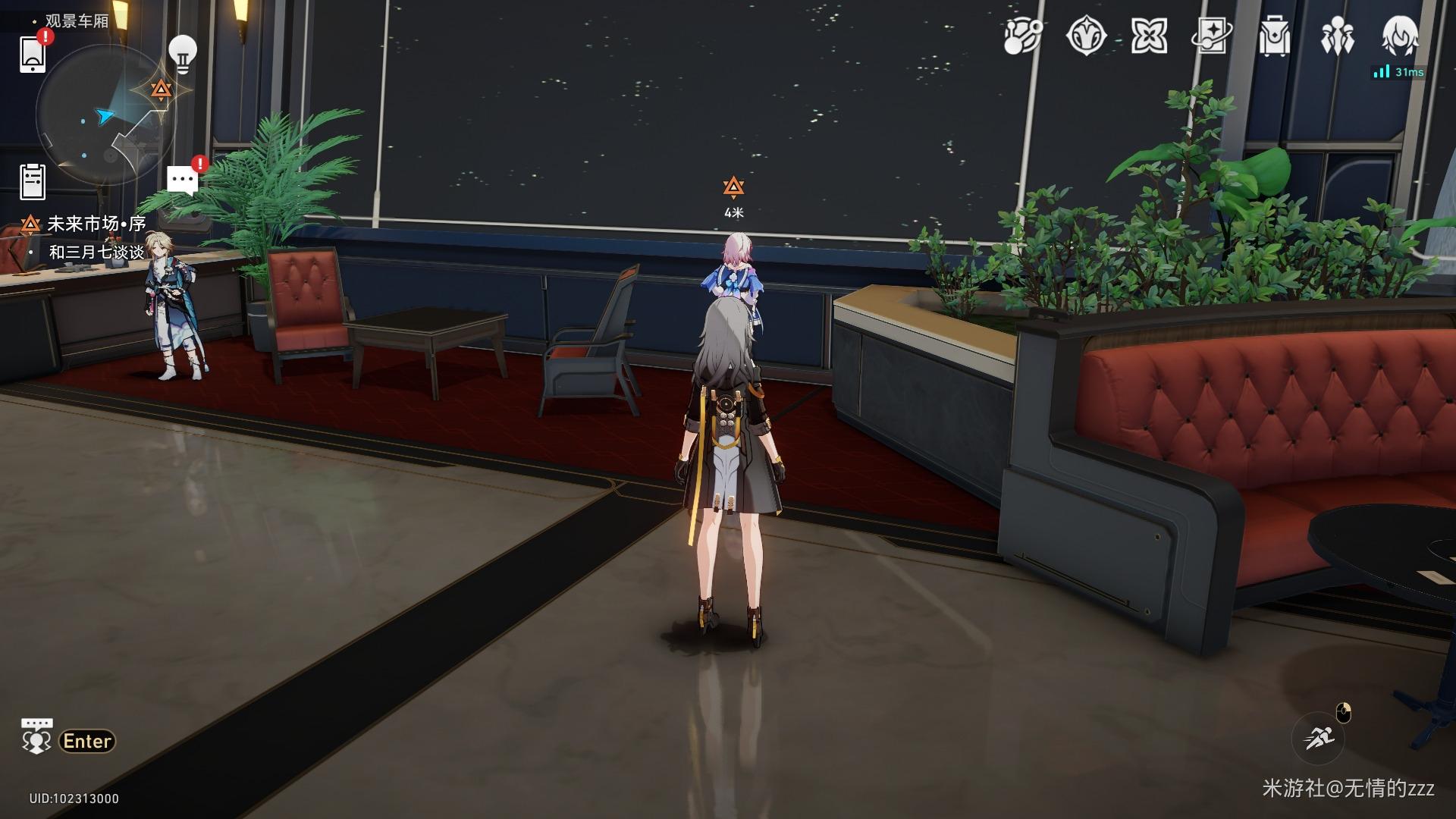Screen dimensions: 1456x819
Task: Open the Interastral Guide compass icon
Action: [x=1086, y=36]
